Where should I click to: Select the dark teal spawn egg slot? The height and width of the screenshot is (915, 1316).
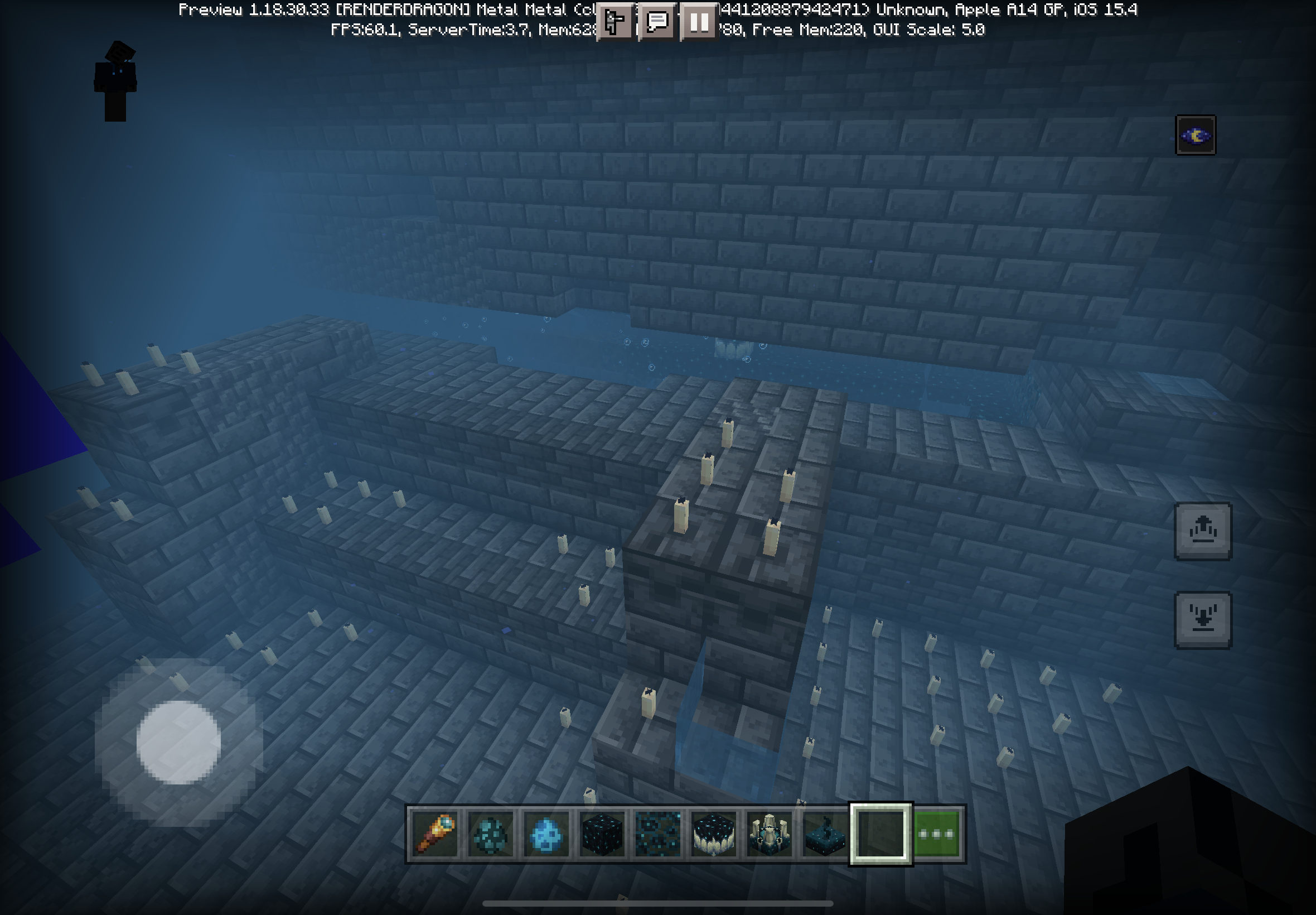point(490,834)
